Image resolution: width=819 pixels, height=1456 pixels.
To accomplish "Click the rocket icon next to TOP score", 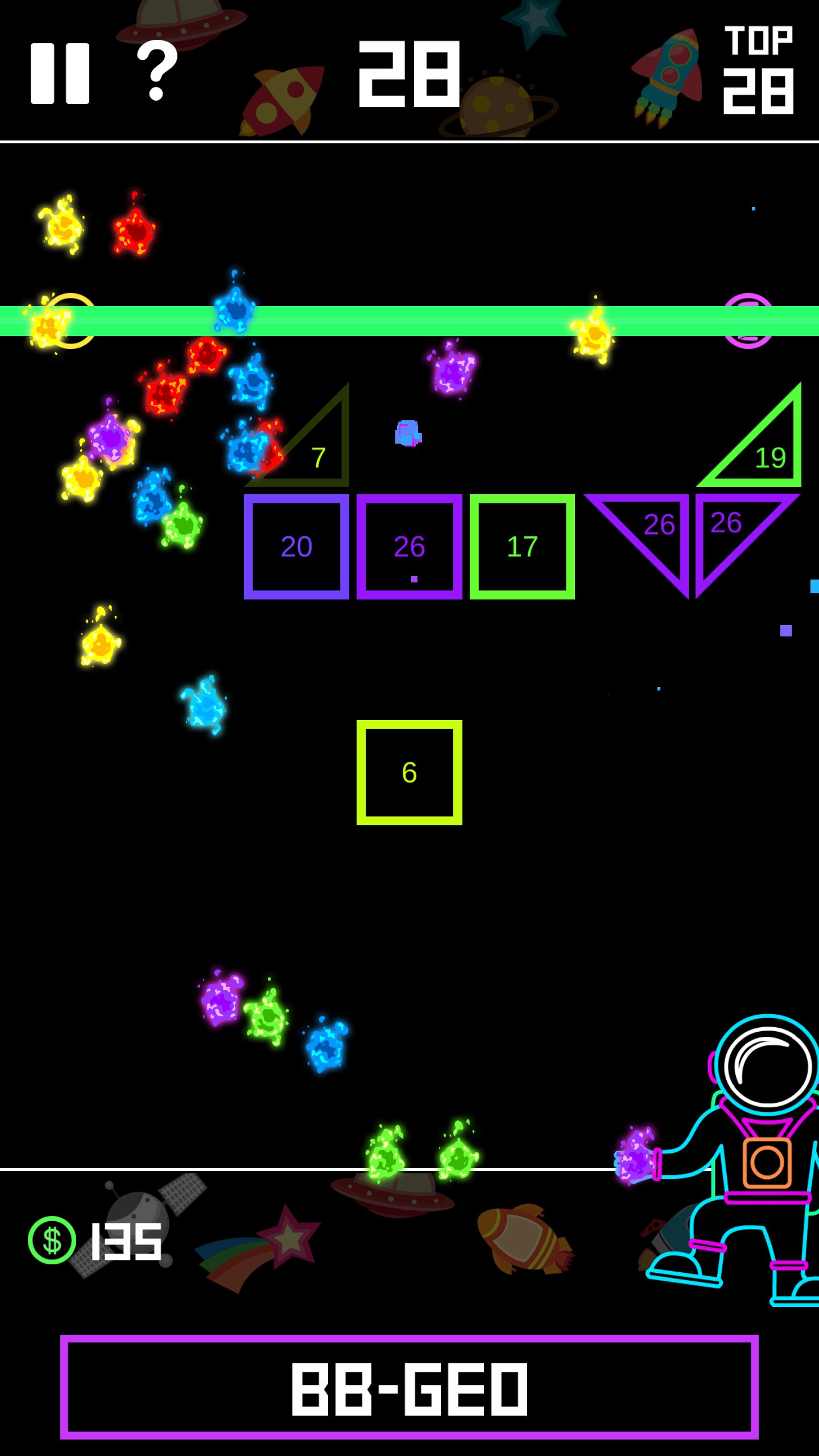I will click(x=667, y=77).
